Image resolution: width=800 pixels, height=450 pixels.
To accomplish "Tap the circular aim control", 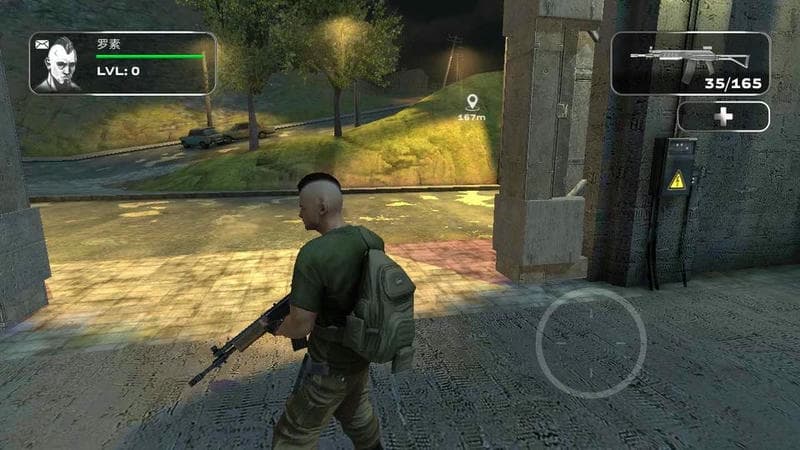I will pyautogui.click(x=591, y=343).
